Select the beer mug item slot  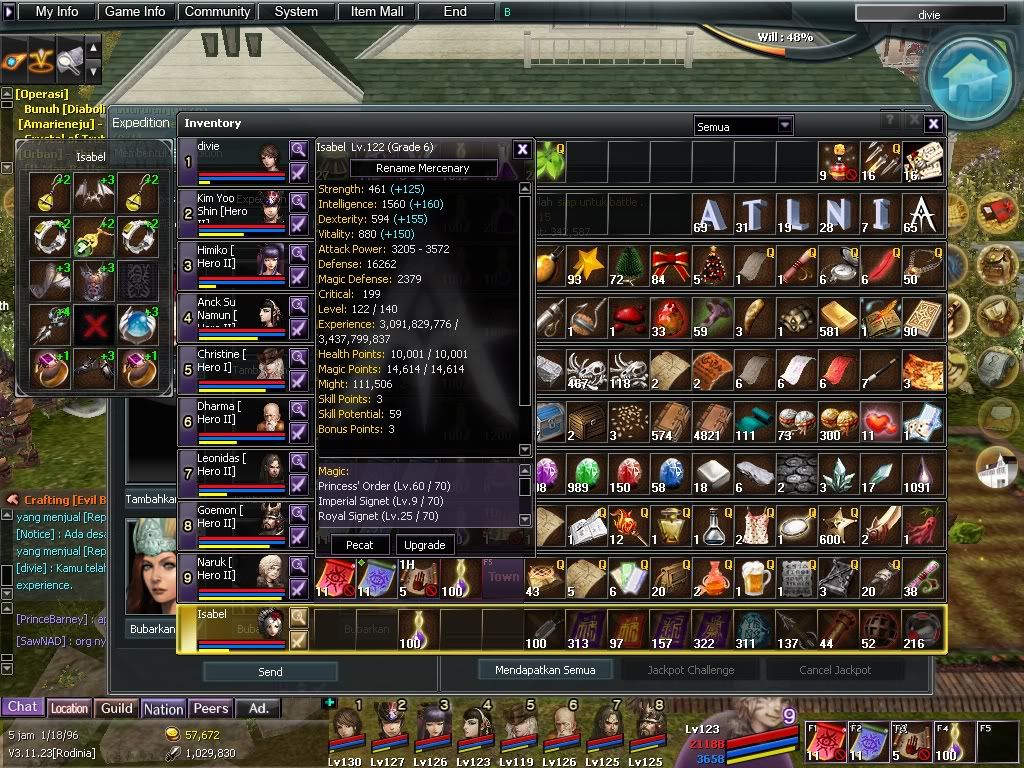[x=757, y=577]
